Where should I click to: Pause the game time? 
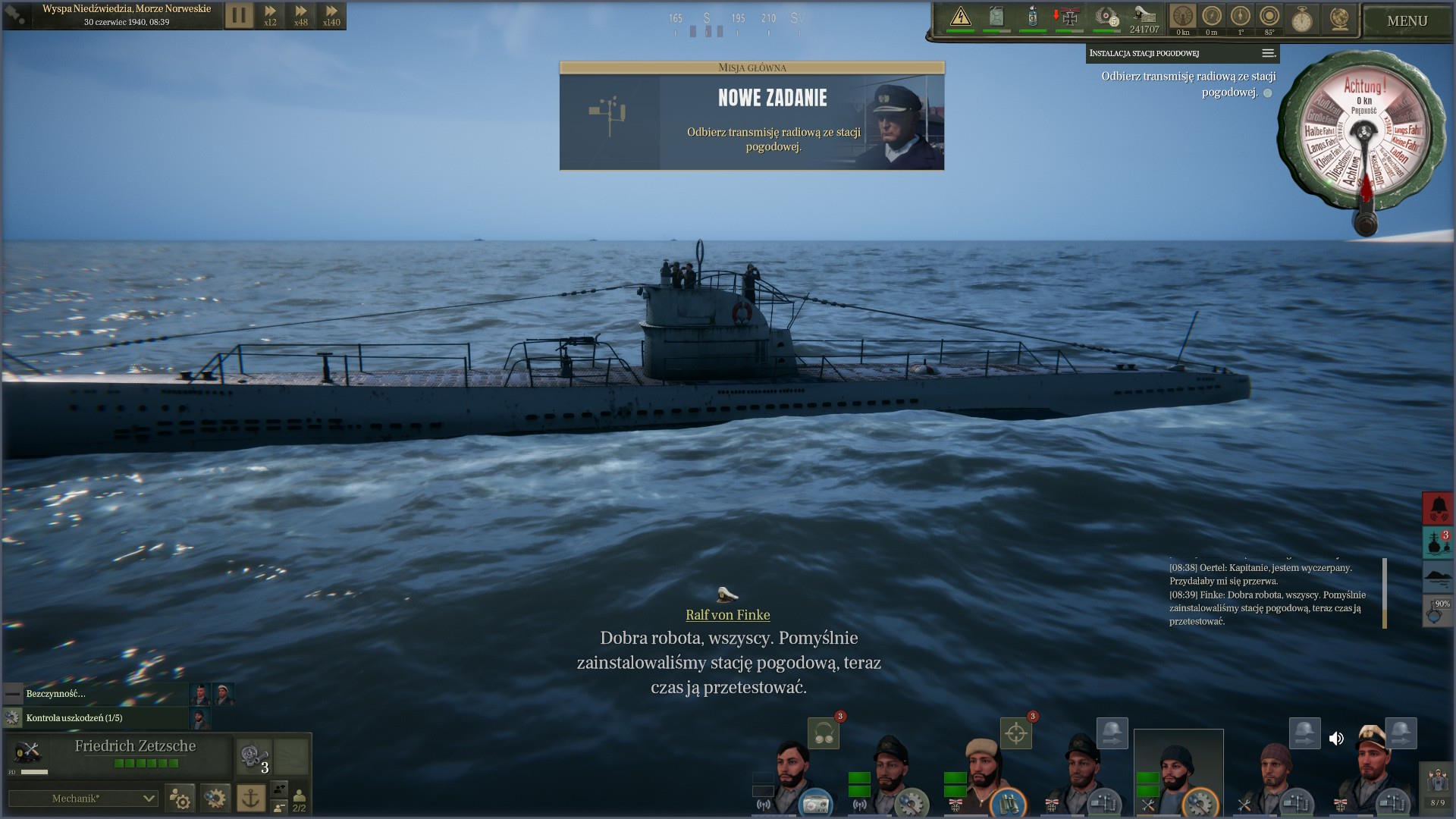point(239,15)
